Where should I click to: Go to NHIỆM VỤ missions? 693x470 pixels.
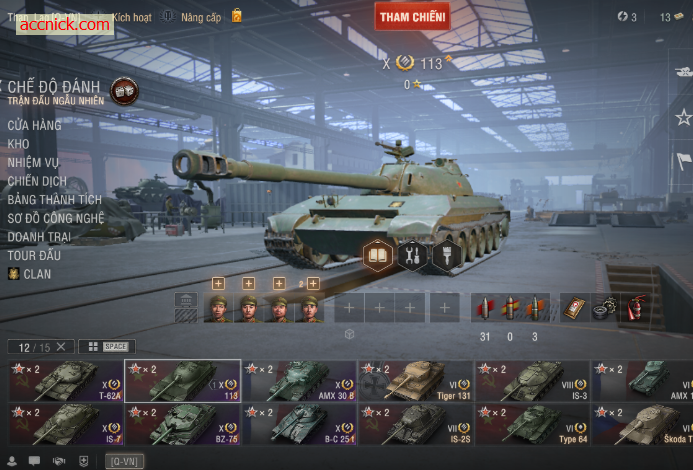point(33,162)
